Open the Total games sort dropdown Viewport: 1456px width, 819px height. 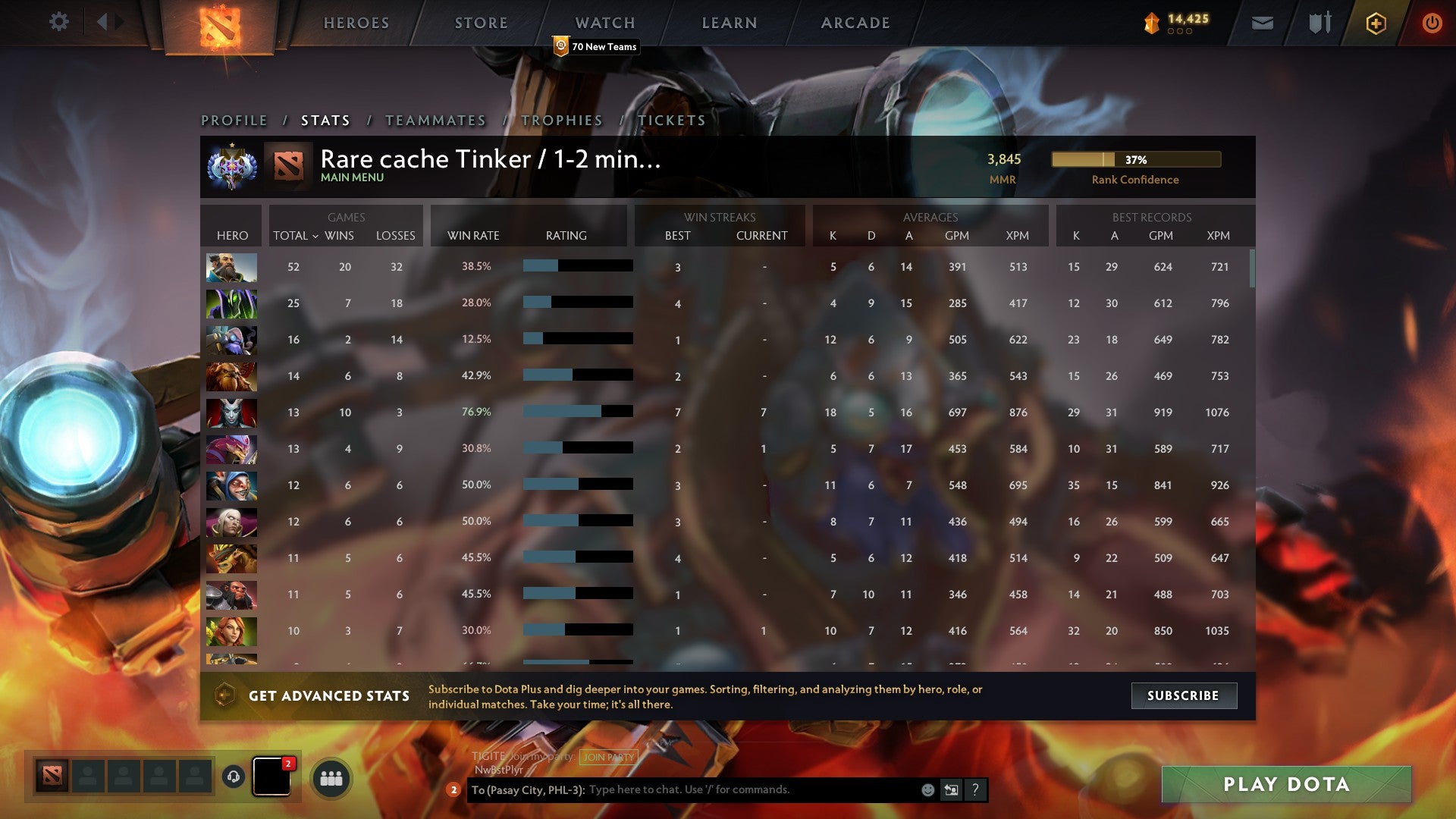(296, 236)
